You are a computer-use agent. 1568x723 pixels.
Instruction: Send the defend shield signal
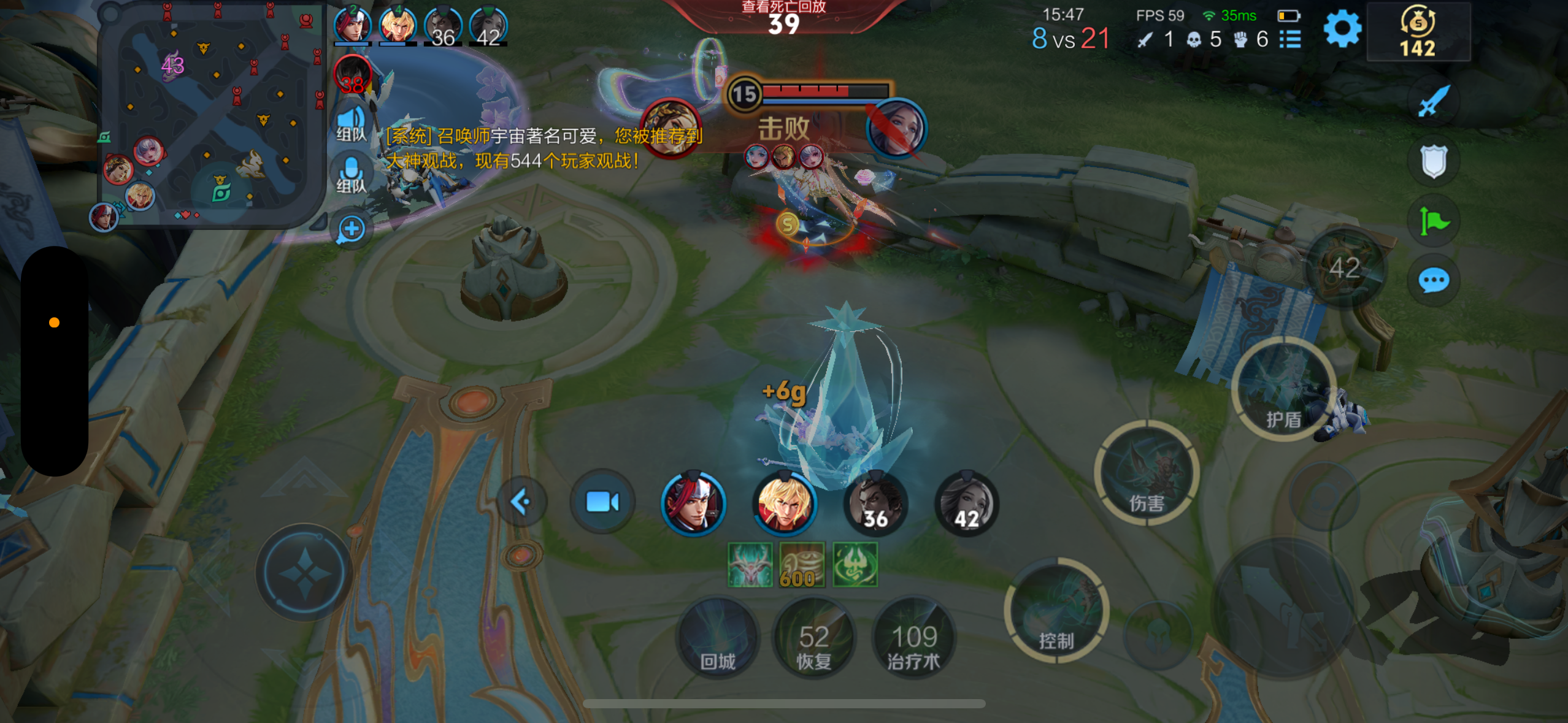(x=1433, y=161)
